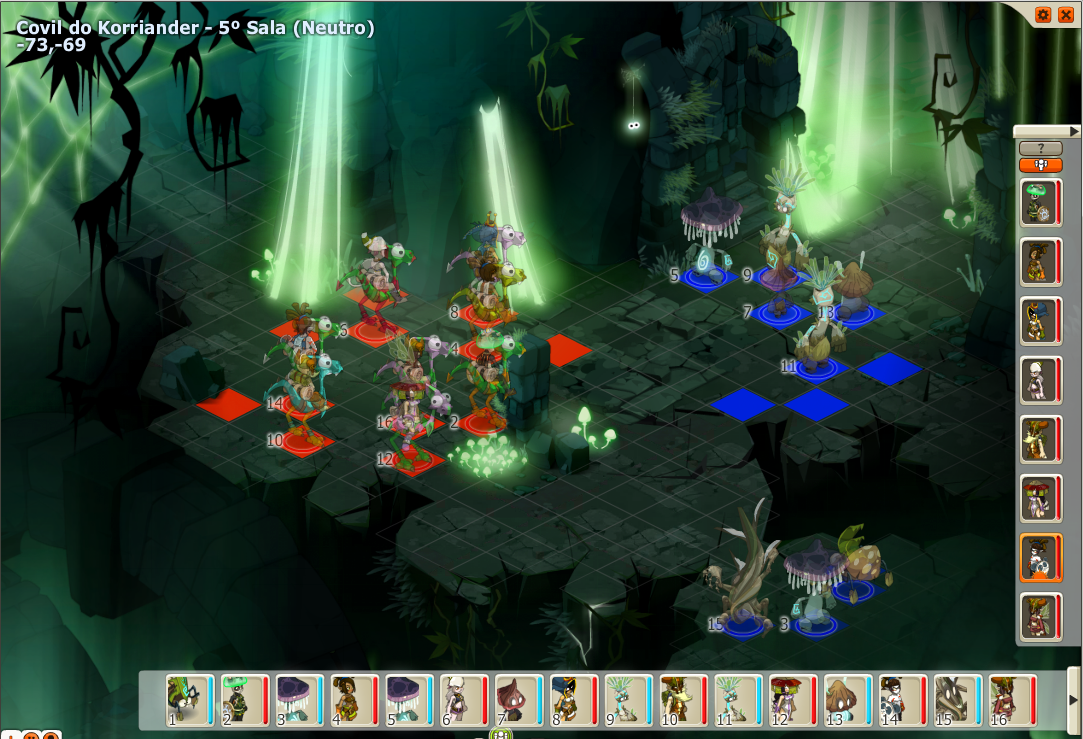
Task: Place character on the isolated red start tile
Action: (229, 404)
